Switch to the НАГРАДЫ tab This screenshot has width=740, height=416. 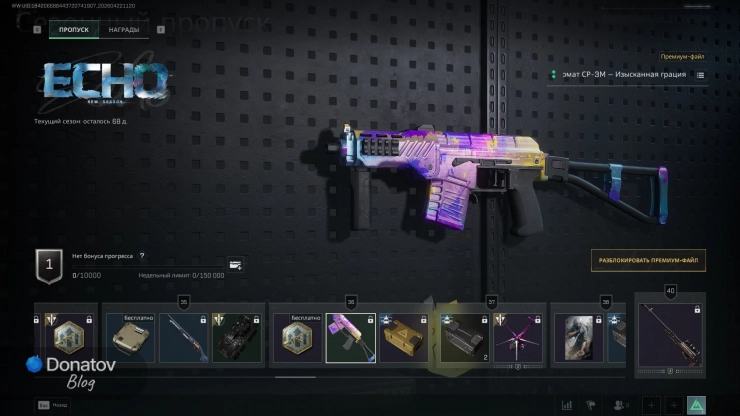tap(125, 30)
